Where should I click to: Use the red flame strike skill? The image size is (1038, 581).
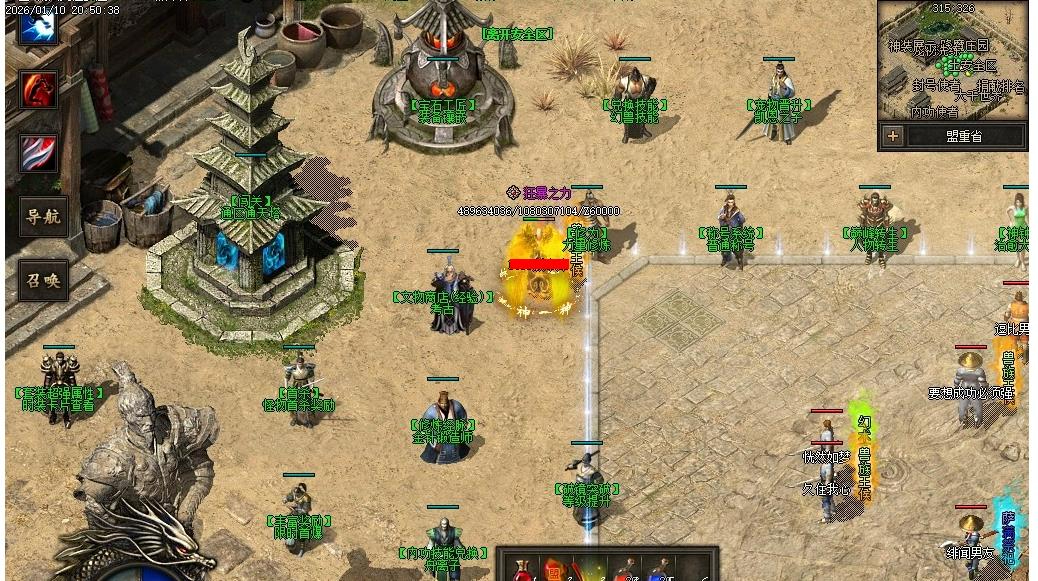pyautogui.click(x=39, y=90)
